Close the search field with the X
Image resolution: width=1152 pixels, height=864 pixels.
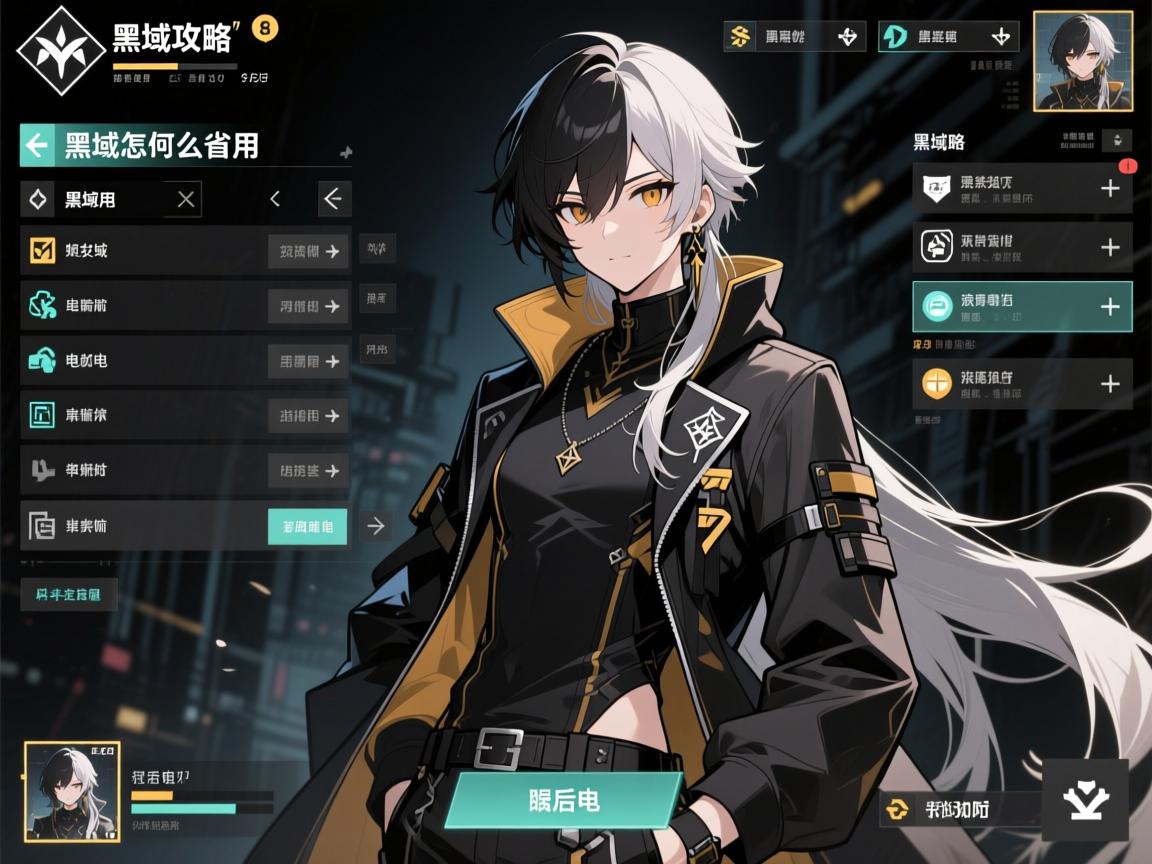coord(185,199)
